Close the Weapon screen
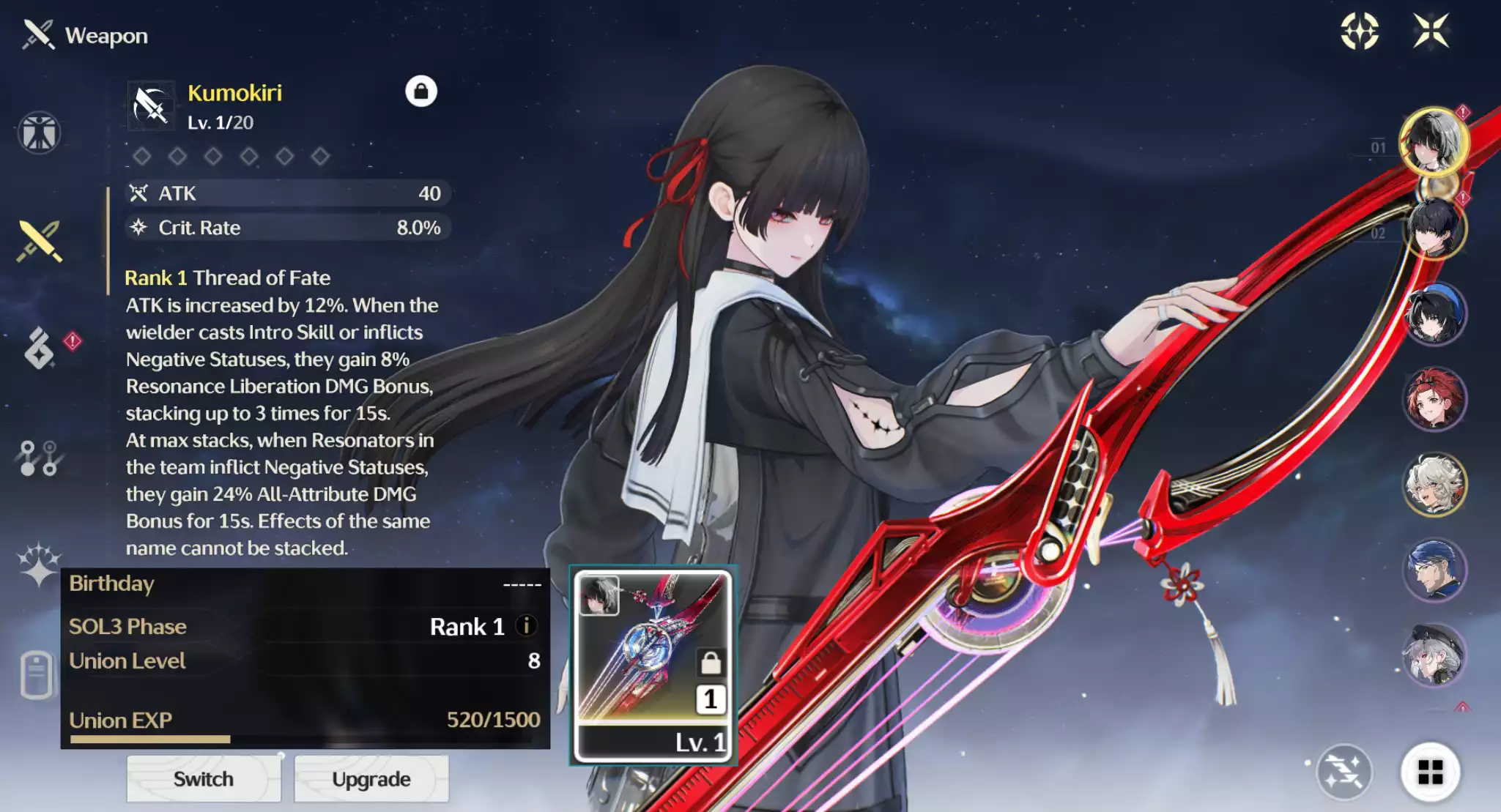 pos(1431,31)
